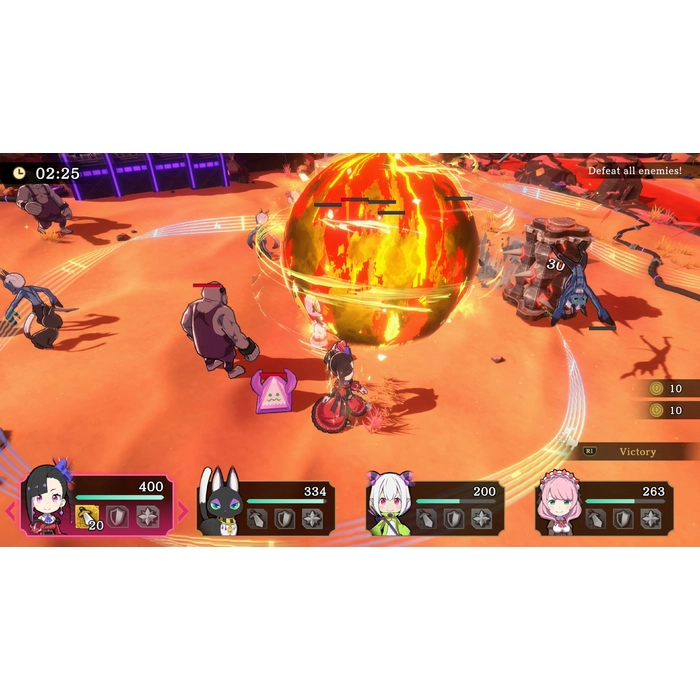
Task: Activate the highlighted yellow skill icon showing 20
Action: (x=88, y=517)
